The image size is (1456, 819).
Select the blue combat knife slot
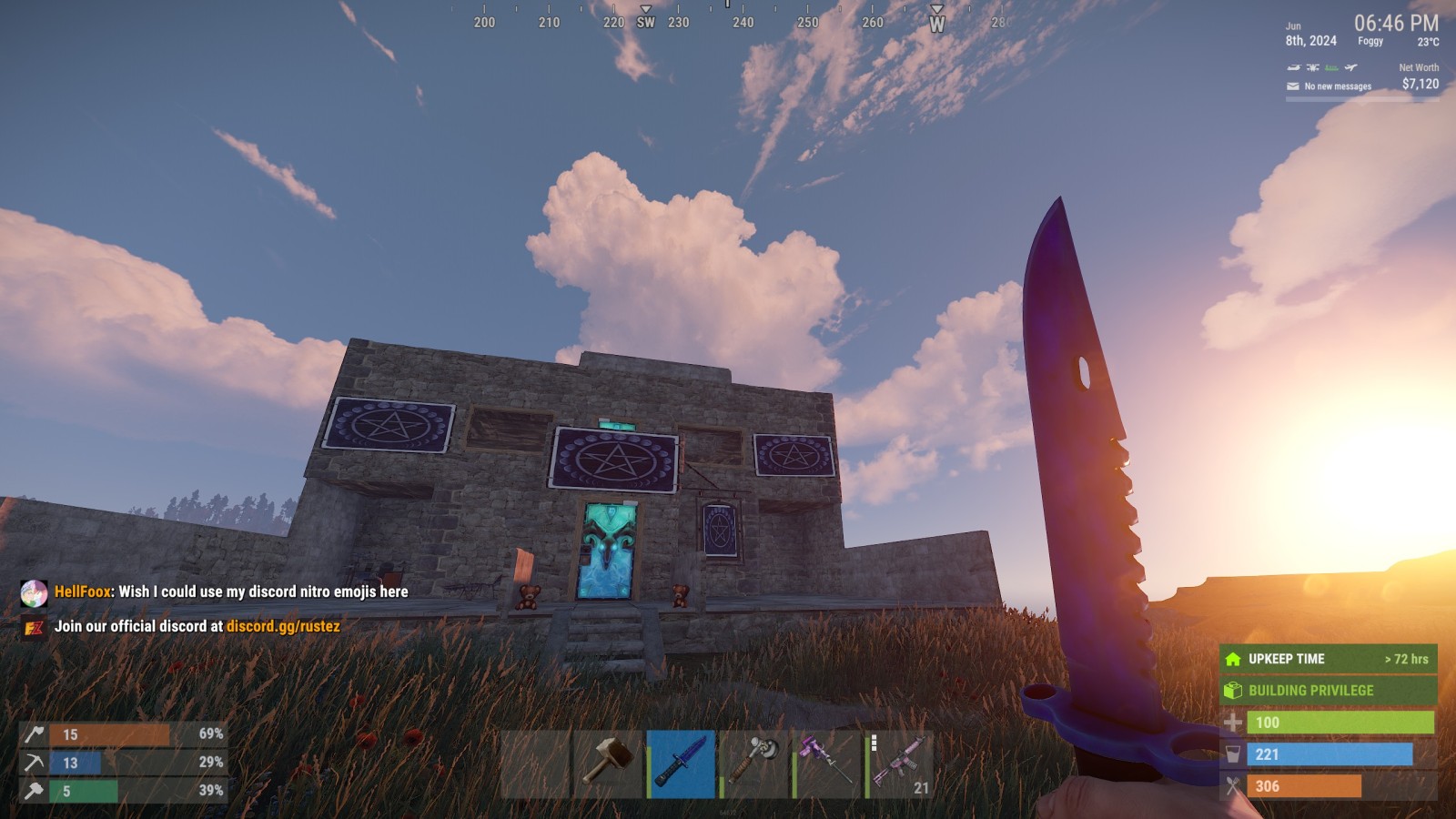[x=682, y=763]
